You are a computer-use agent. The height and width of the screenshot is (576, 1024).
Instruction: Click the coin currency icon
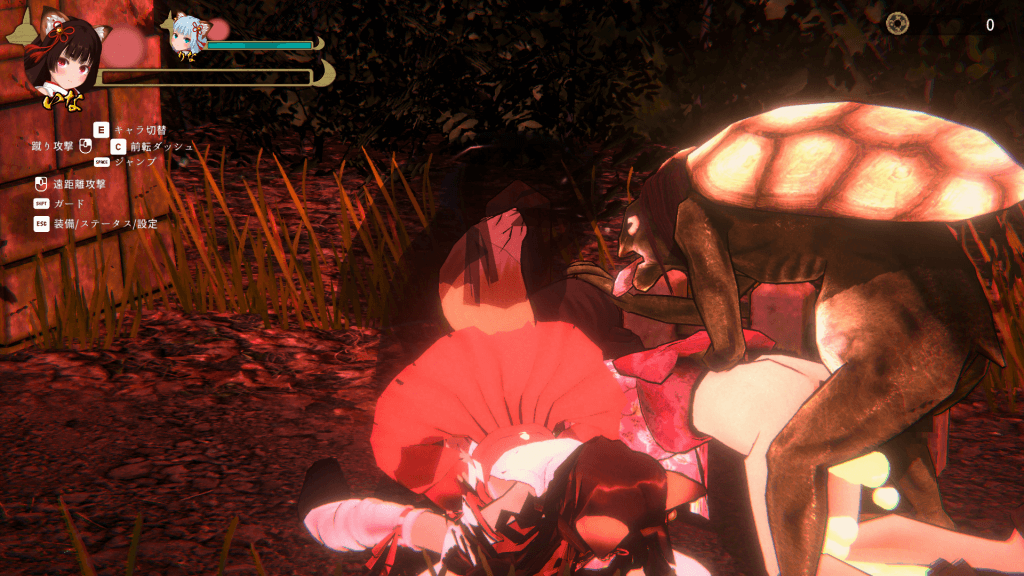[x=897, y=23]
